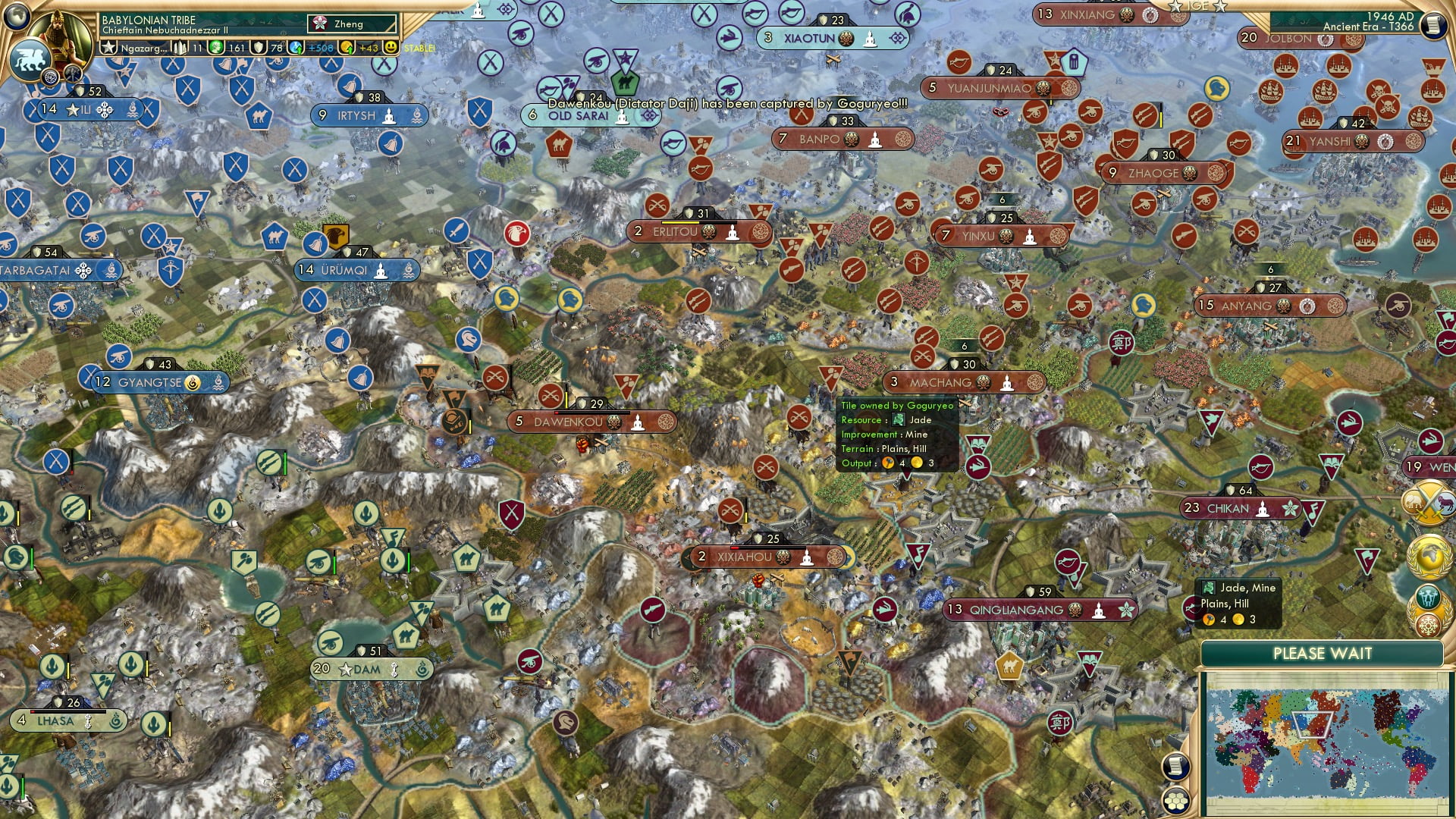Image resolution: width=1456 pixels, height=819 pixels.
Task: Click the snowflake emblem notification icon
Action: coord(1430,626)
